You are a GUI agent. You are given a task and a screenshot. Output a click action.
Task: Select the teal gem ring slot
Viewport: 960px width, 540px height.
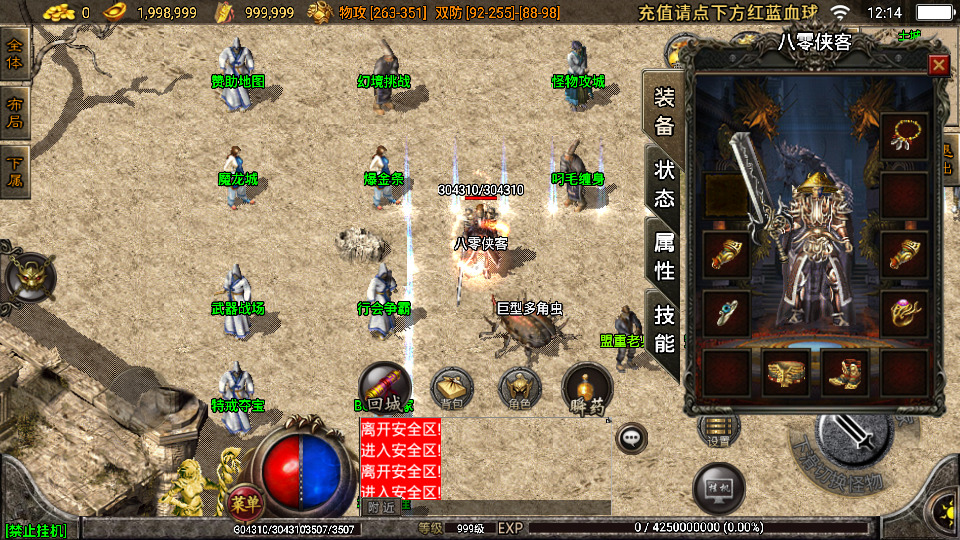(x=727, y=314)
